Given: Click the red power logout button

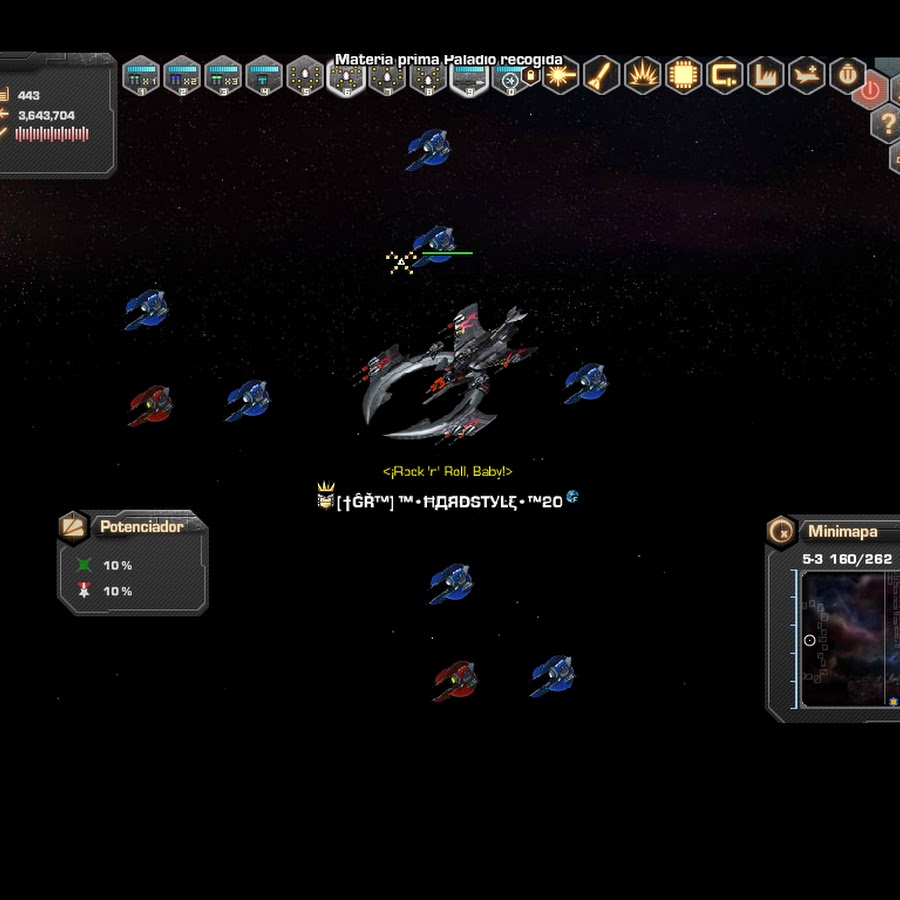Looking at the screenshot, I should 871,91.
